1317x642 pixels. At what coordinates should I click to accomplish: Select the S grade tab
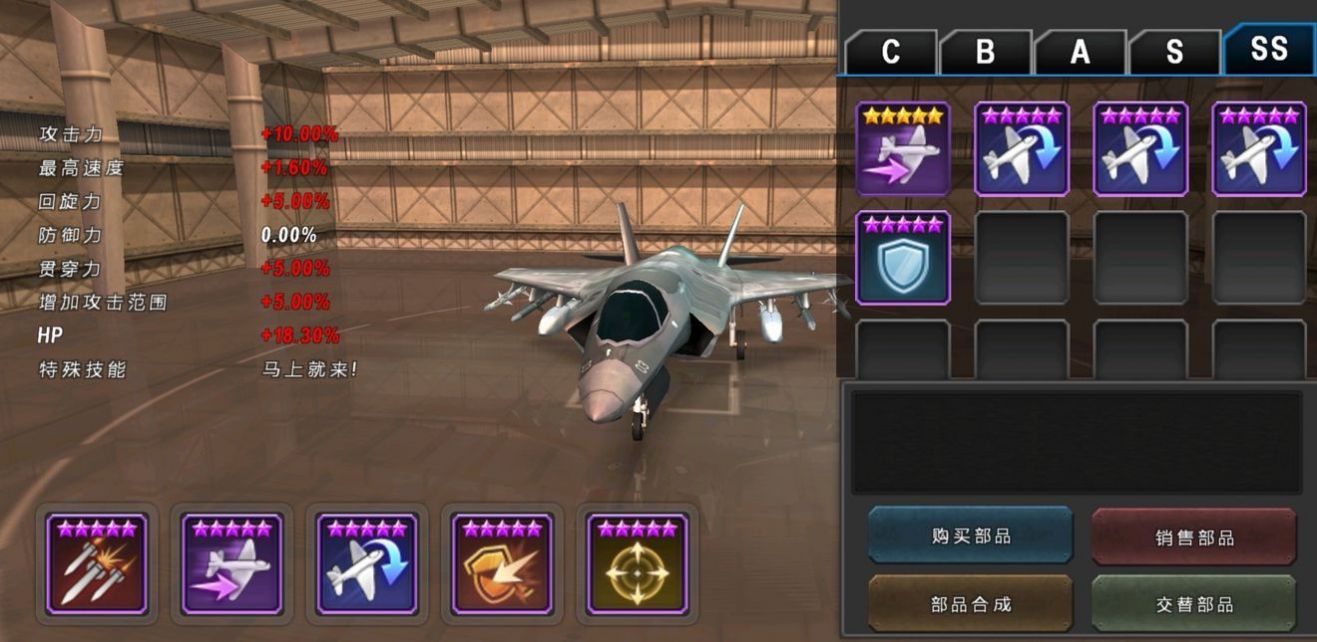(1174, 52)
